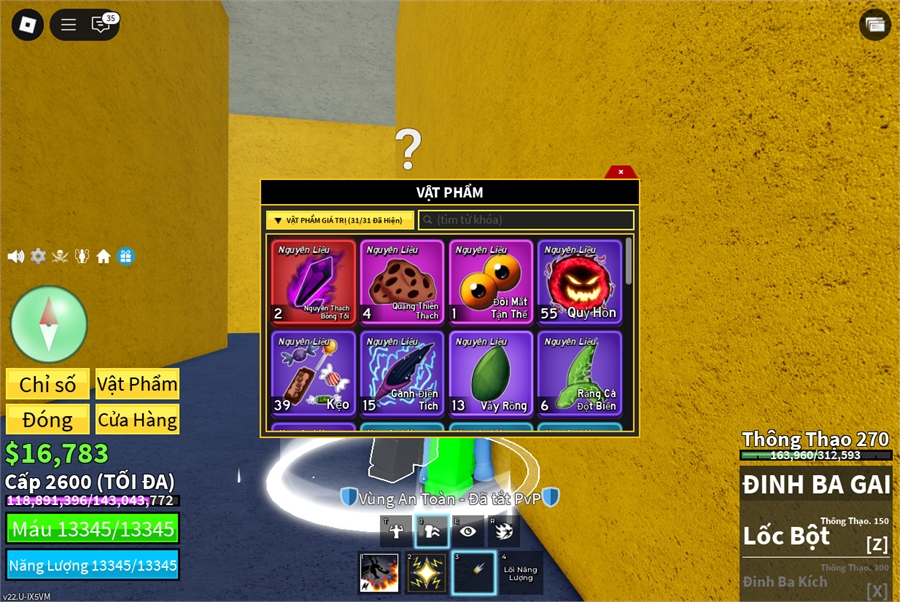Select the Nguyên Thạch Bóng Tối item
This screenshot has width=900, height=602.
pyautogui.click(x=313, y=282)
